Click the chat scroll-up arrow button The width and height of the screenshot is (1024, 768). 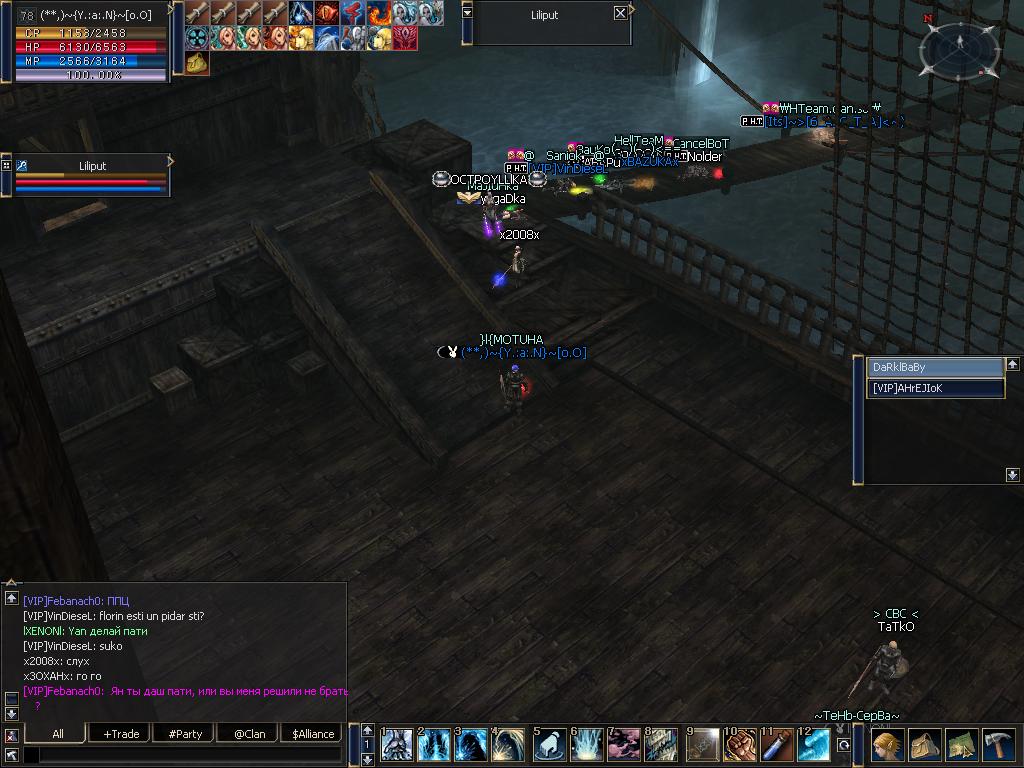pyautogui.click(x=12, y=598)
